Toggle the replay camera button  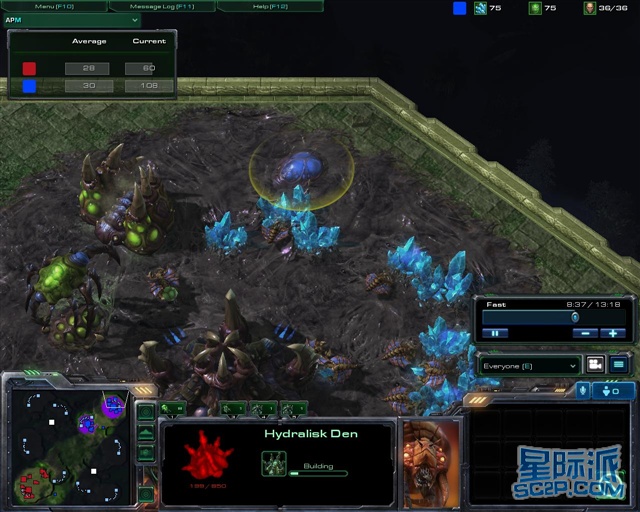pos(595,365)
